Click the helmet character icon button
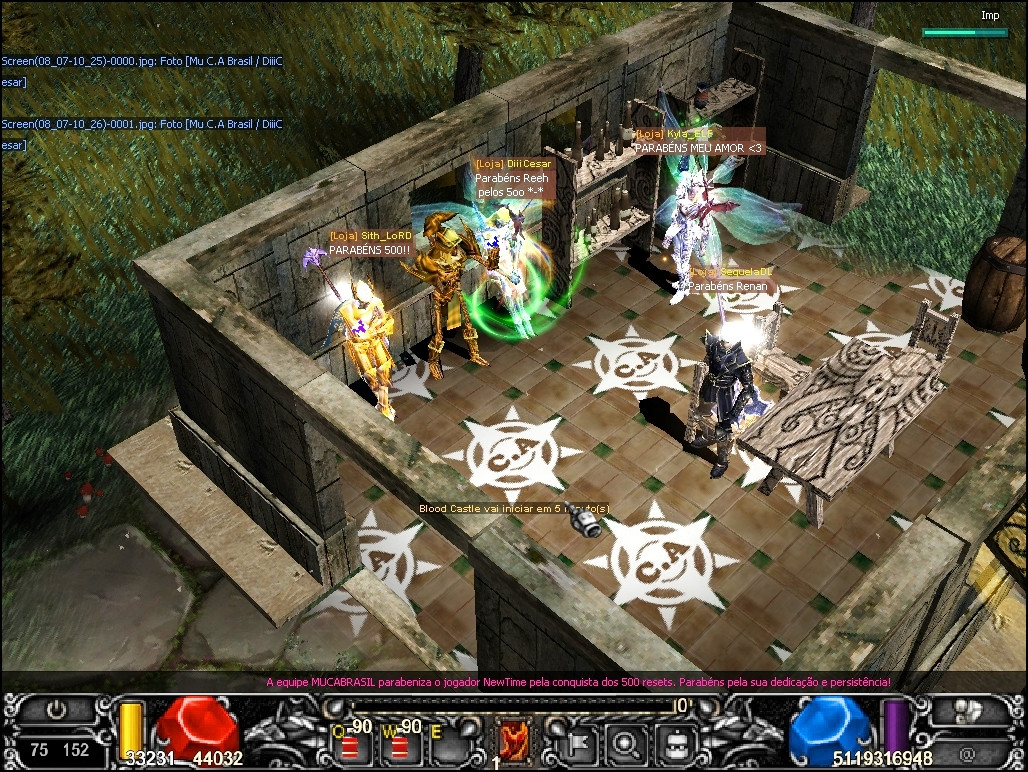The width and height of the screenshot is (1028, 772). click(675, 741)
